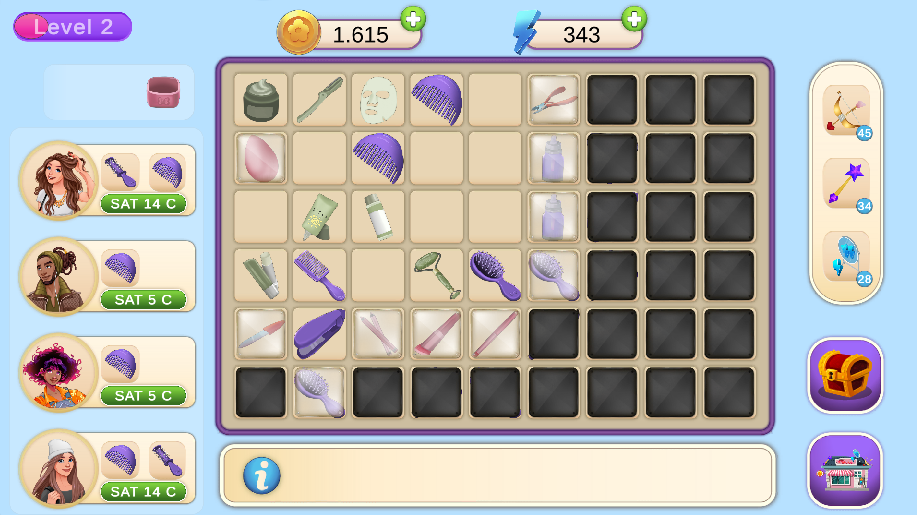The image size is (917, 515).
Task: Open the bow and arrow booster
Action: click(x=845, y=110)
